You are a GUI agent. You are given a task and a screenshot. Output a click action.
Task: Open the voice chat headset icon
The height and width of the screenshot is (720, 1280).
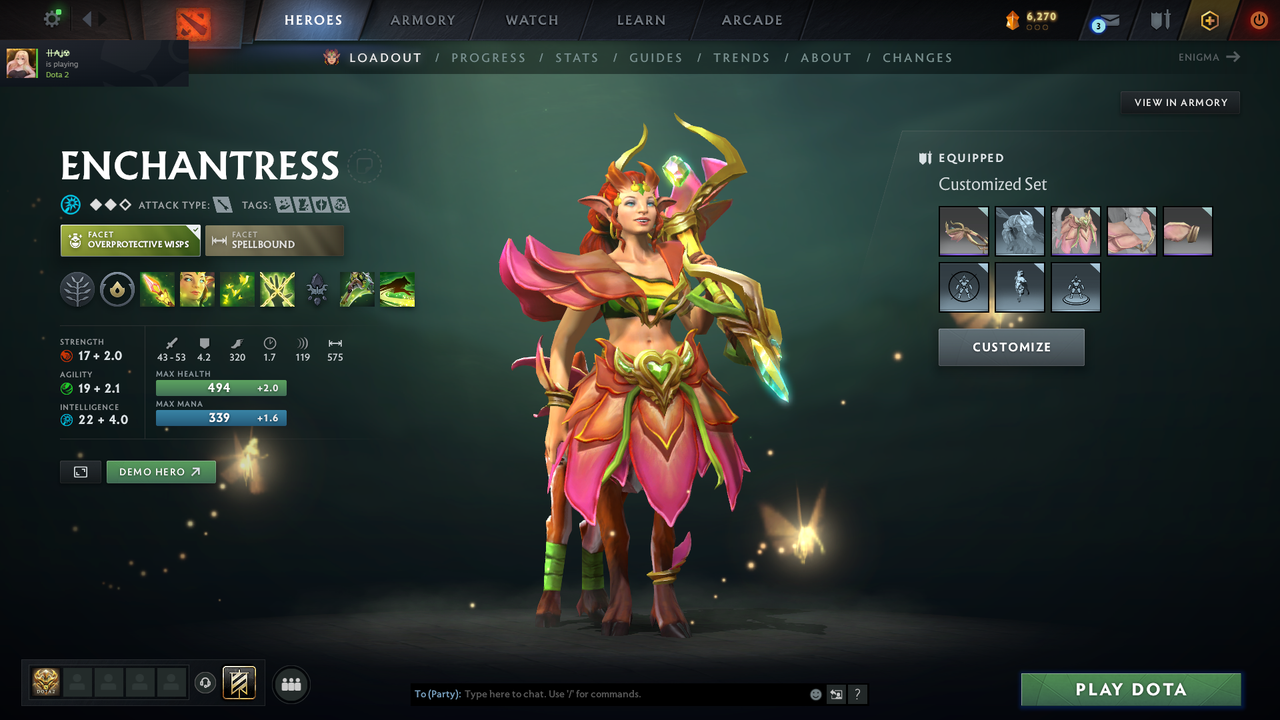(x=205, y=683)
